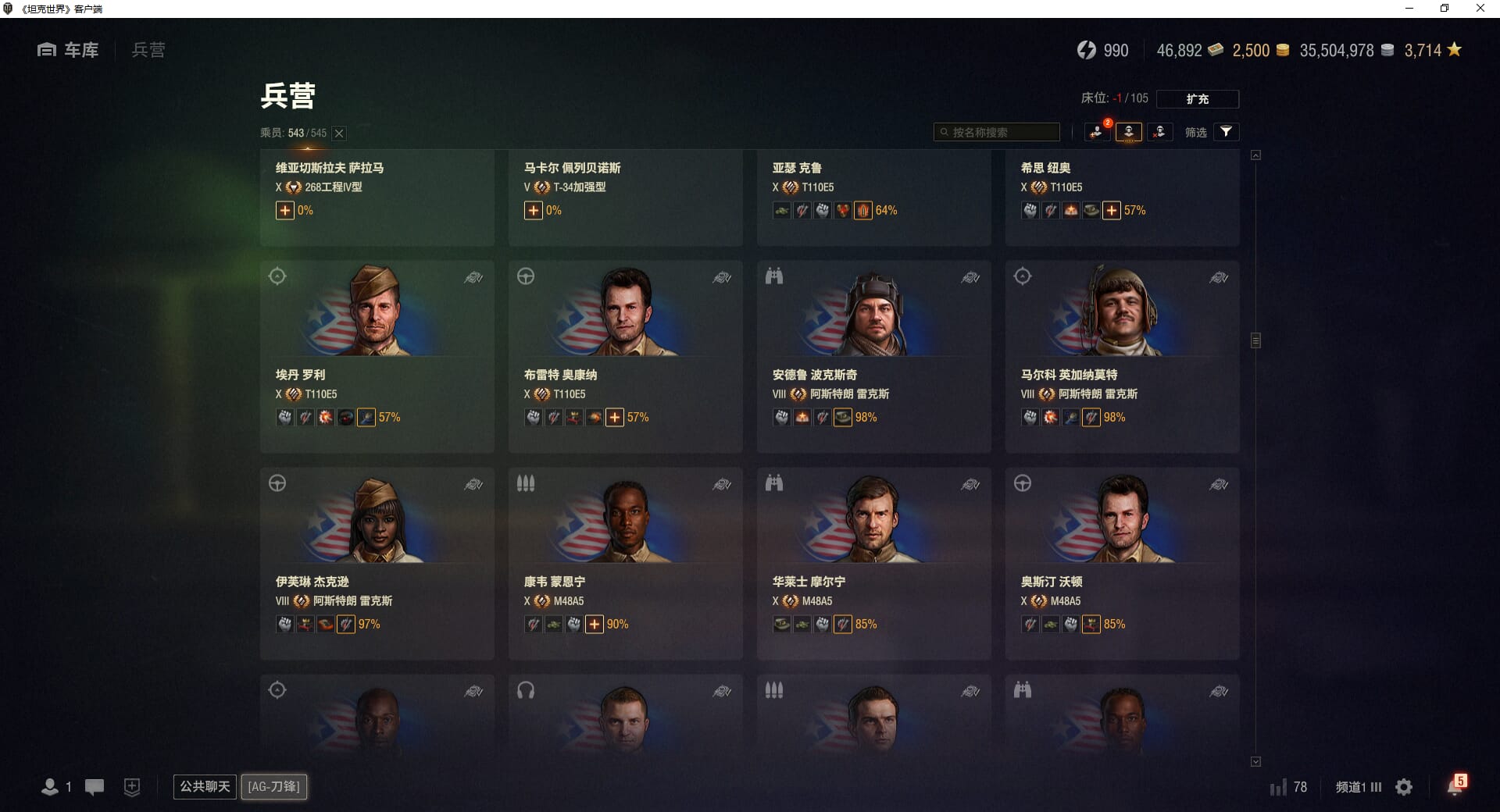Viewport: 1500px width, 812px height.
Task: Open the notifications bell with 5 alerts
Action: point(1455,786)
